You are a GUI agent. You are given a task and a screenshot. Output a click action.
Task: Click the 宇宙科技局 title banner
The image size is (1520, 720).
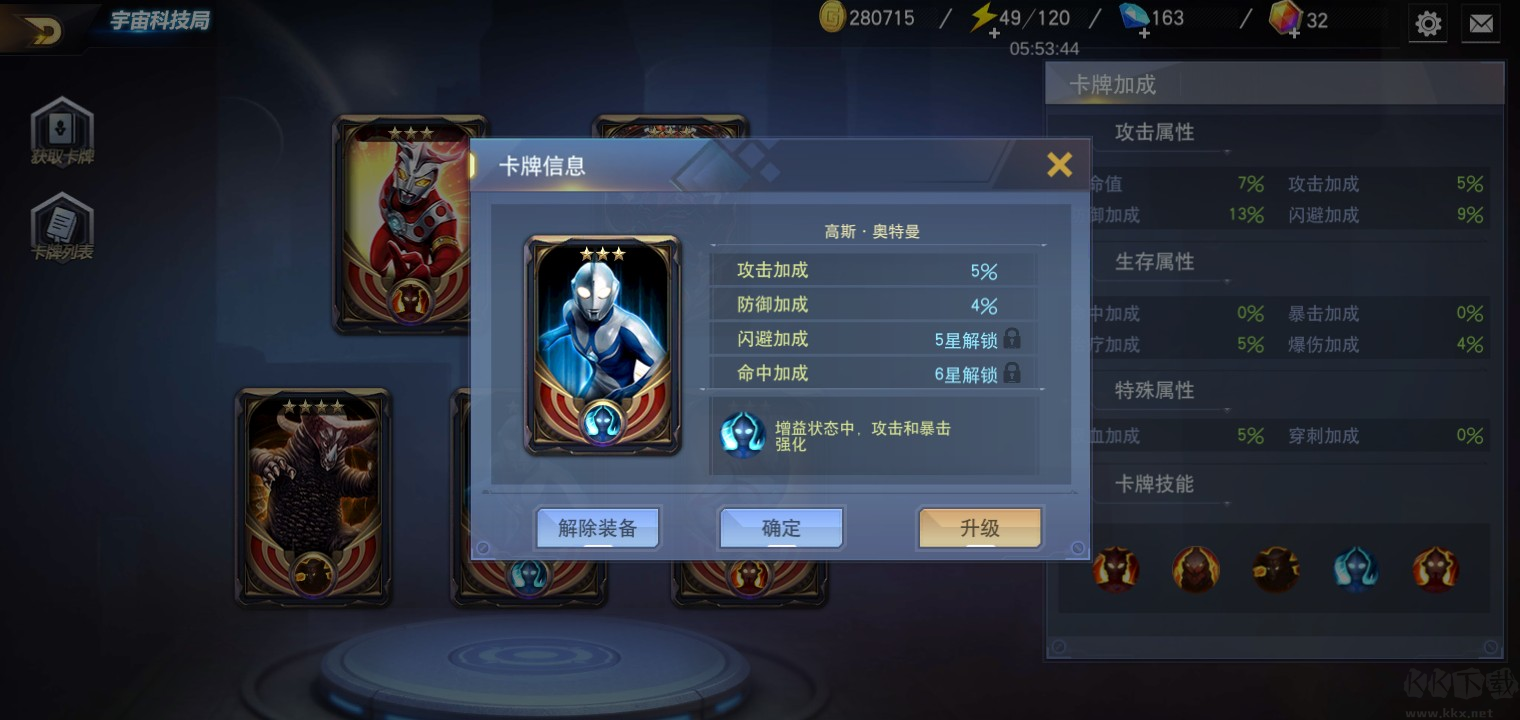point(160,19)
